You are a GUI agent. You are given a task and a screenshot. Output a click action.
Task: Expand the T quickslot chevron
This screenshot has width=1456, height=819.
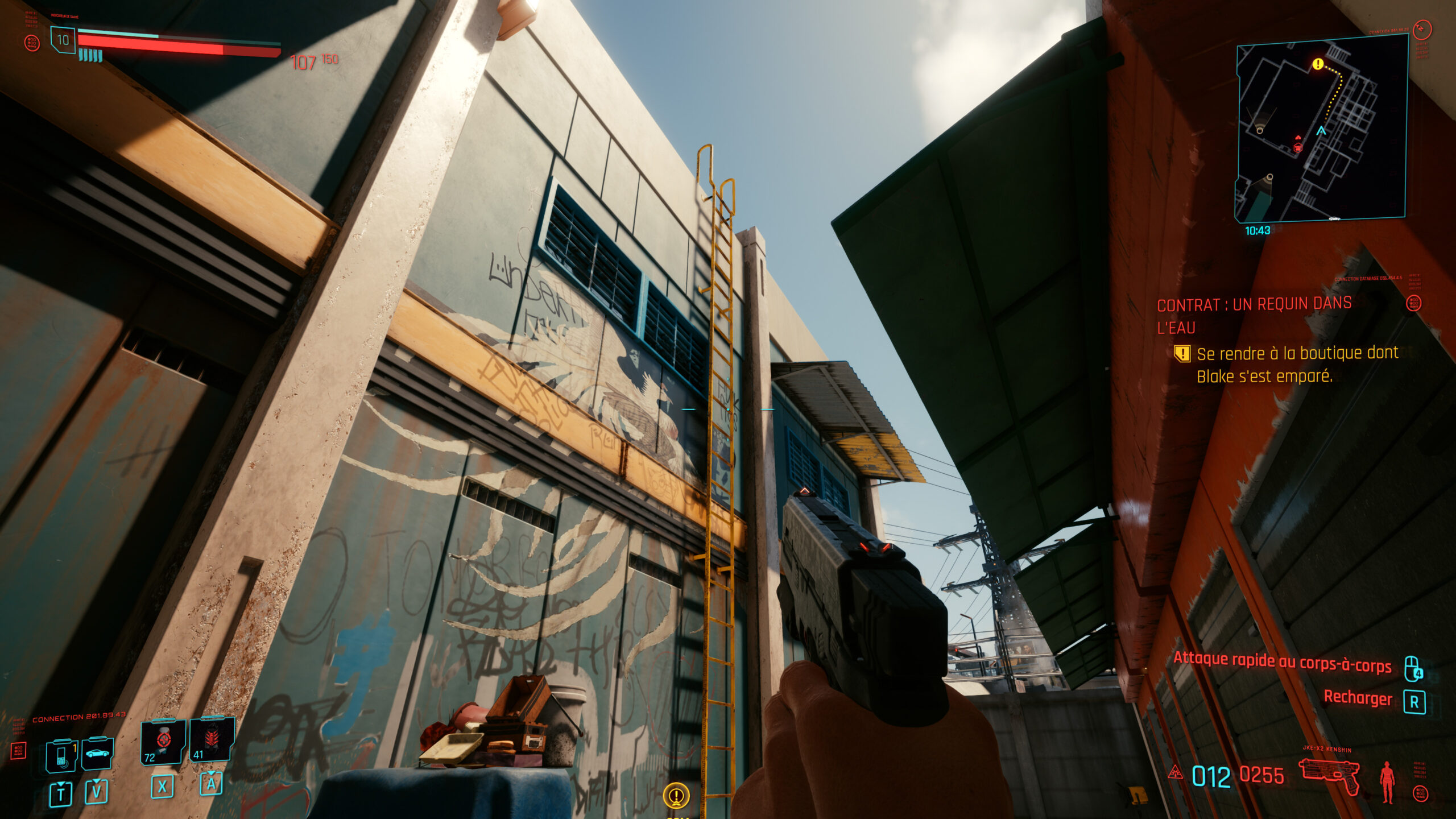[x=61, y=785]
